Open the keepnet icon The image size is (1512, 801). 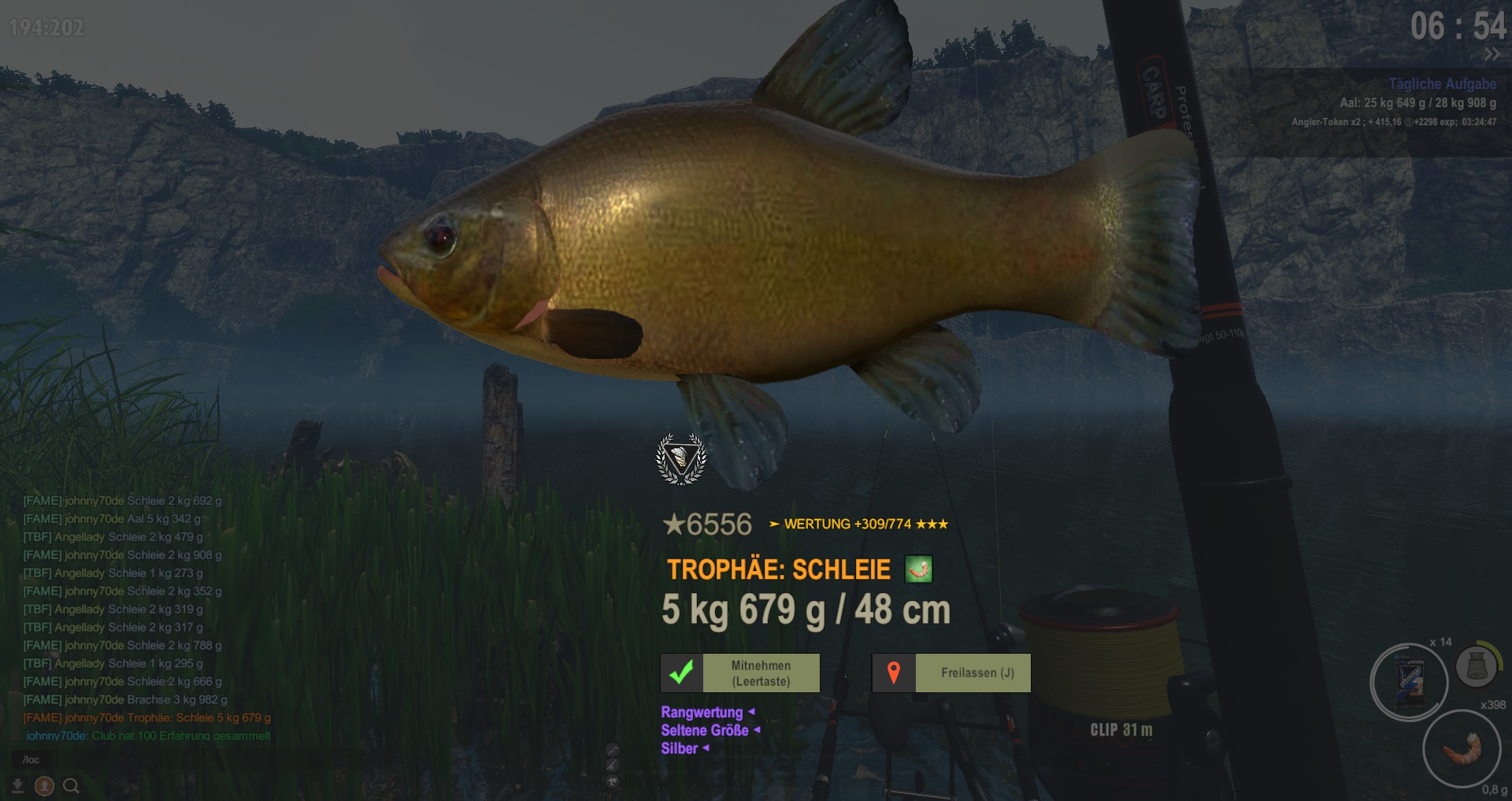[x=1477, y=666]
